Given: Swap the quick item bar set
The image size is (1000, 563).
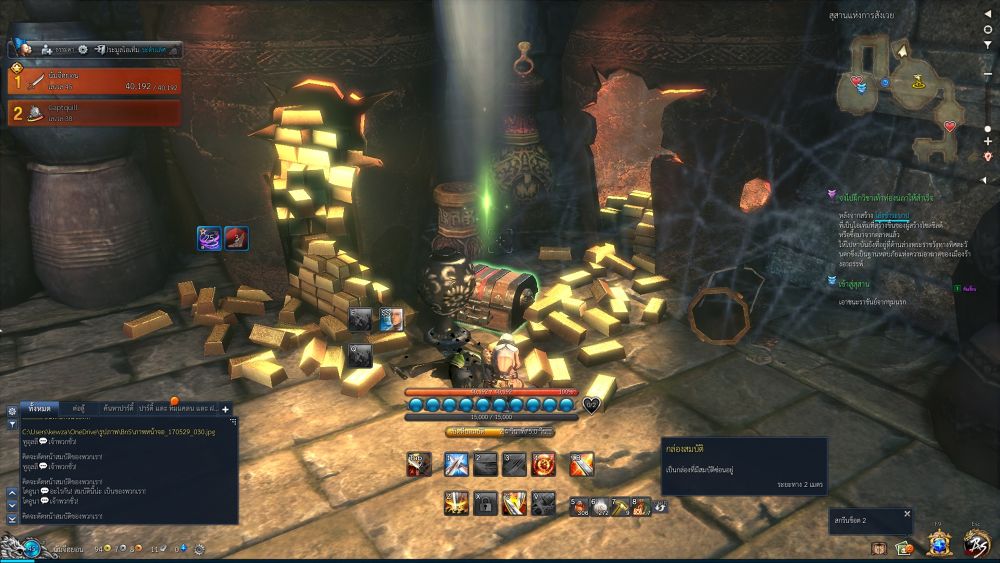Looking at the screenshot, I should 660,507.
